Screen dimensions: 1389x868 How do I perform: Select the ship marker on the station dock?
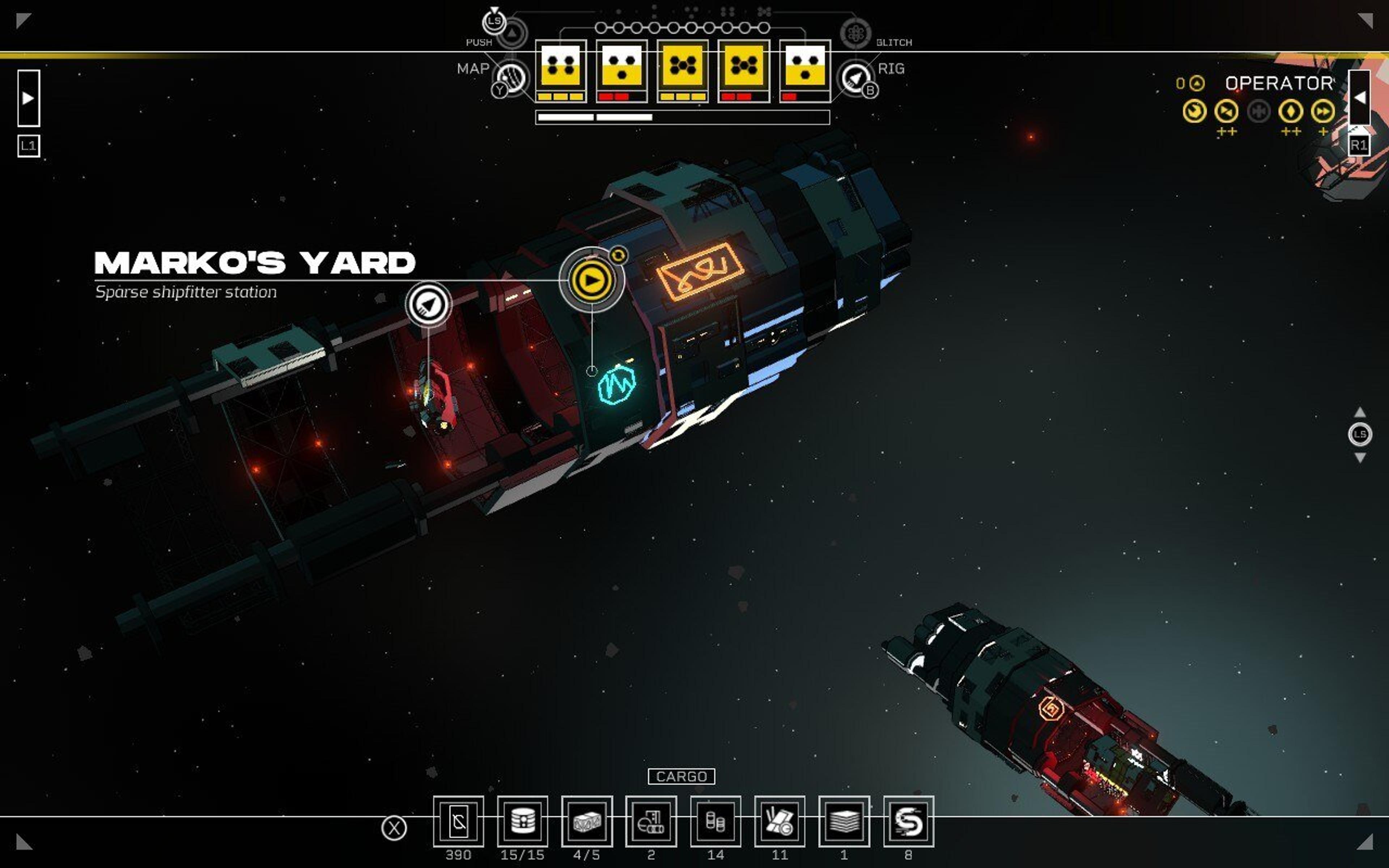pos(428,304)
